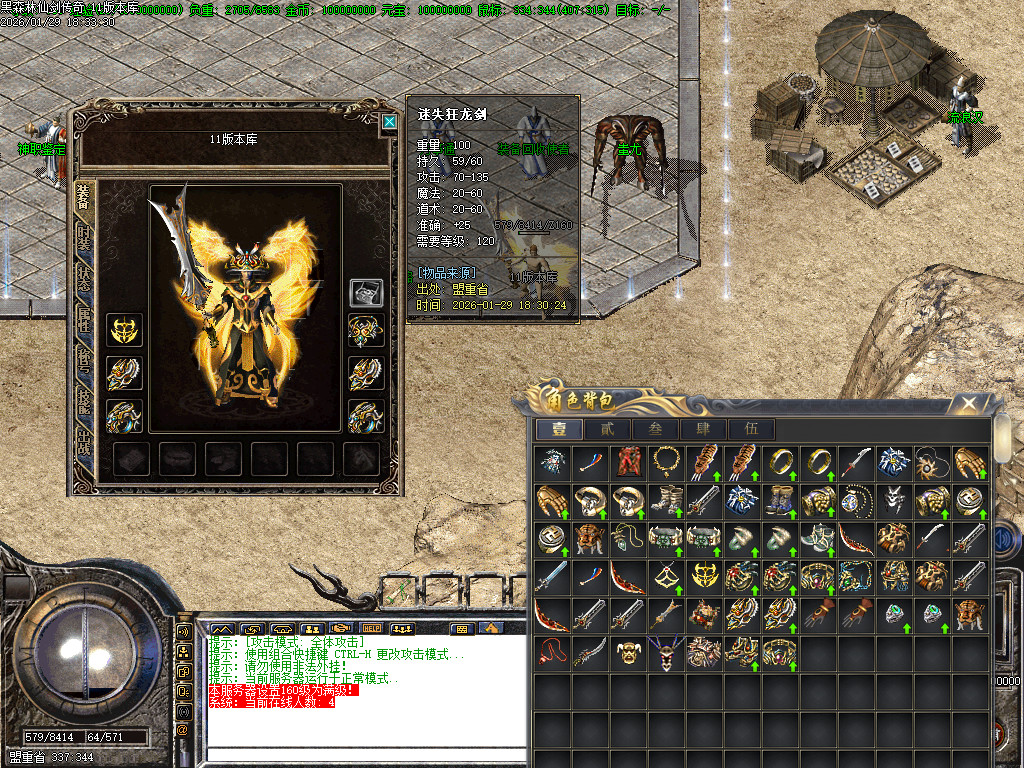Show the 属性 attributes tab
The width and height of the screenshot is (1024, 768).
coord(84,320)
